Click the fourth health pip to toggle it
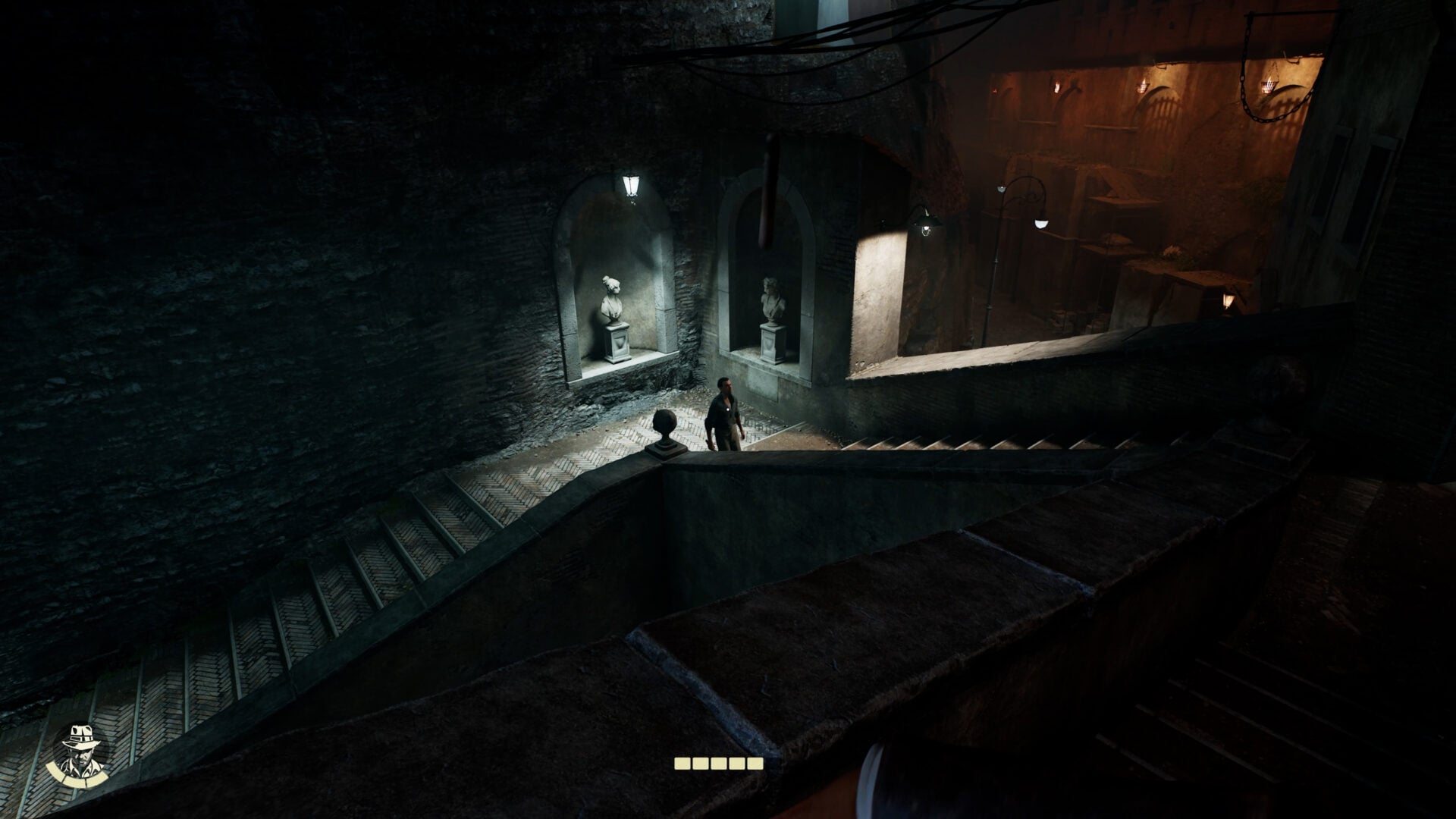1456x819 pixels. tap(736, 764)
